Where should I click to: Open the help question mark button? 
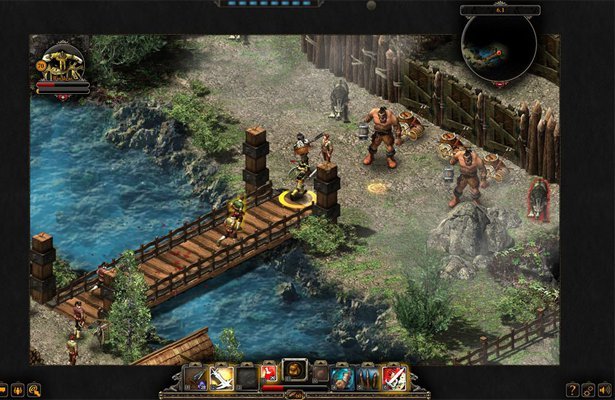coord(572,389)
